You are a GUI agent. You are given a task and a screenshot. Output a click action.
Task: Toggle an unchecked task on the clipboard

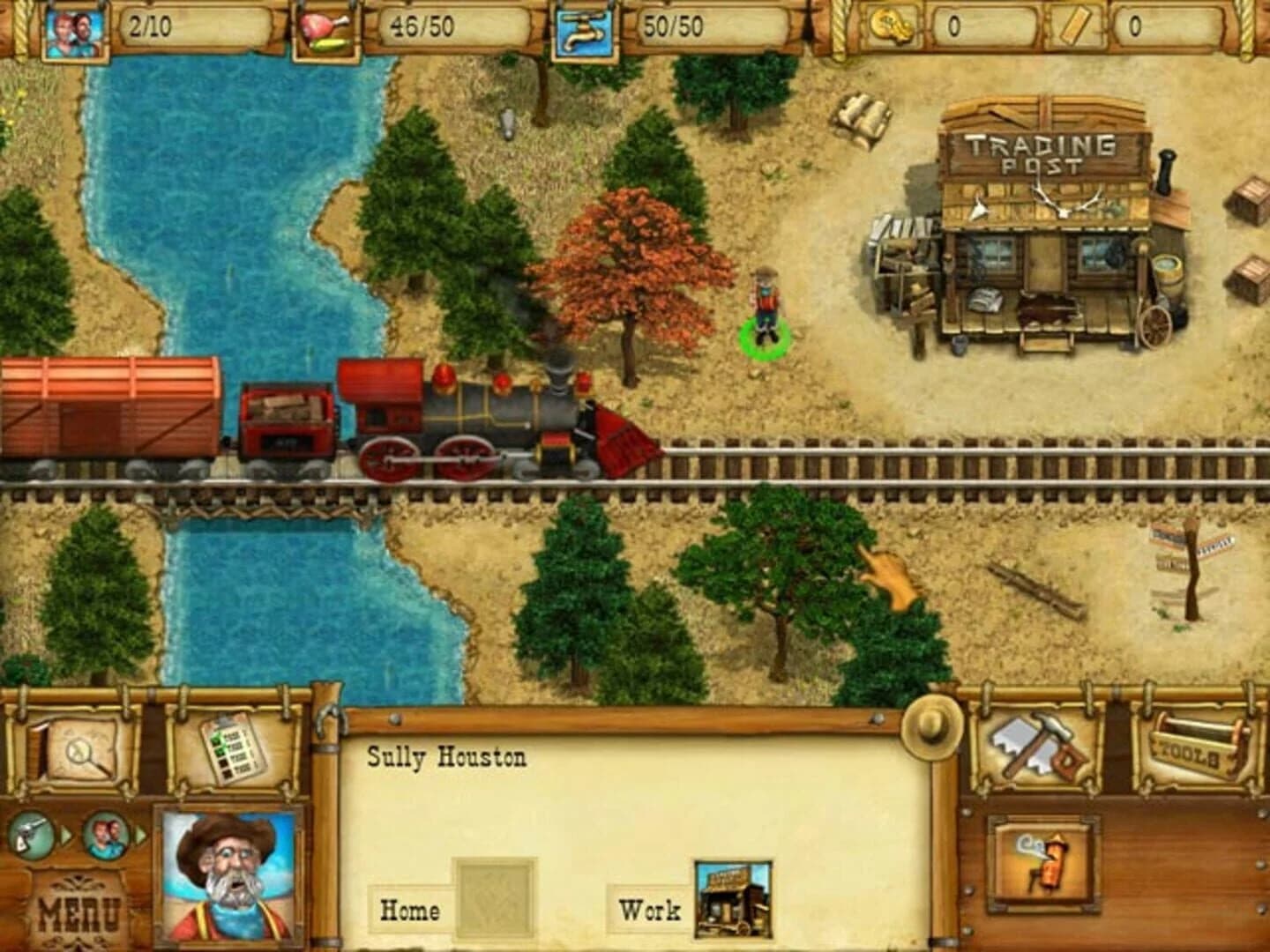pyautogui.click(x=225, y=763)
